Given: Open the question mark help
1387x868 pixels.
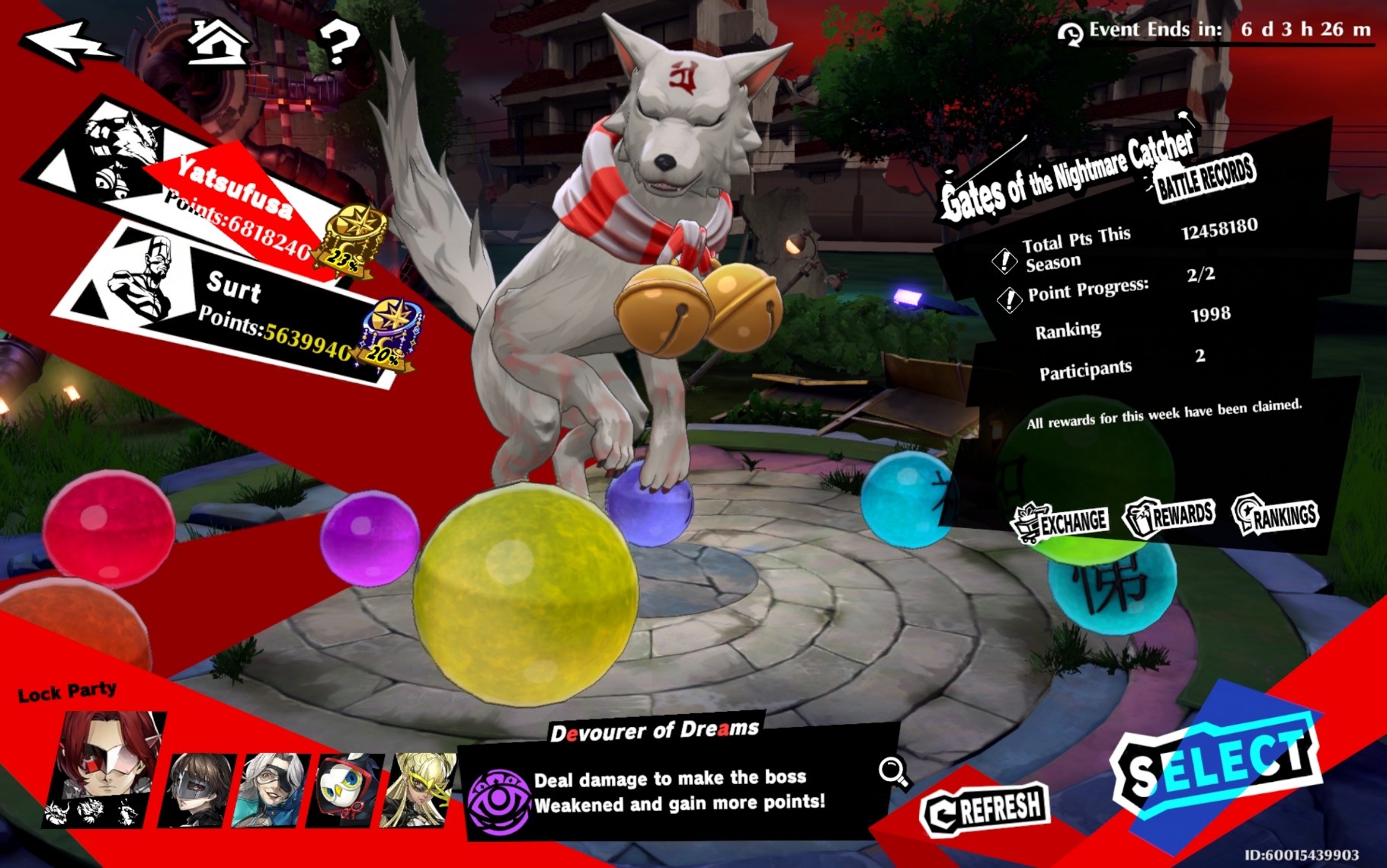Looking at the screenshot, I should point(338,42).
